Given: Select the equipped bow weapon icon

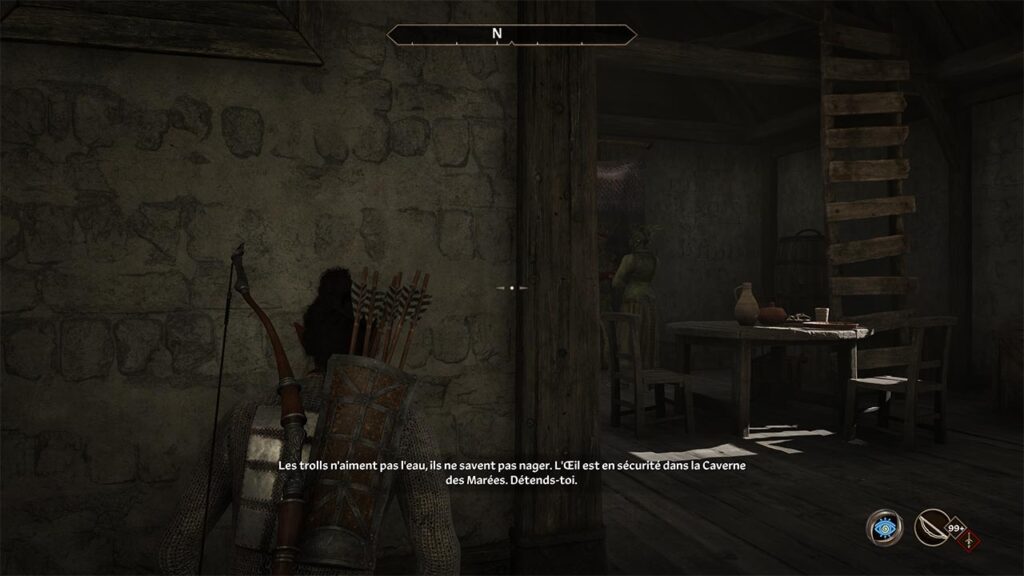Looking at the screenshot, I should point(932,527).
